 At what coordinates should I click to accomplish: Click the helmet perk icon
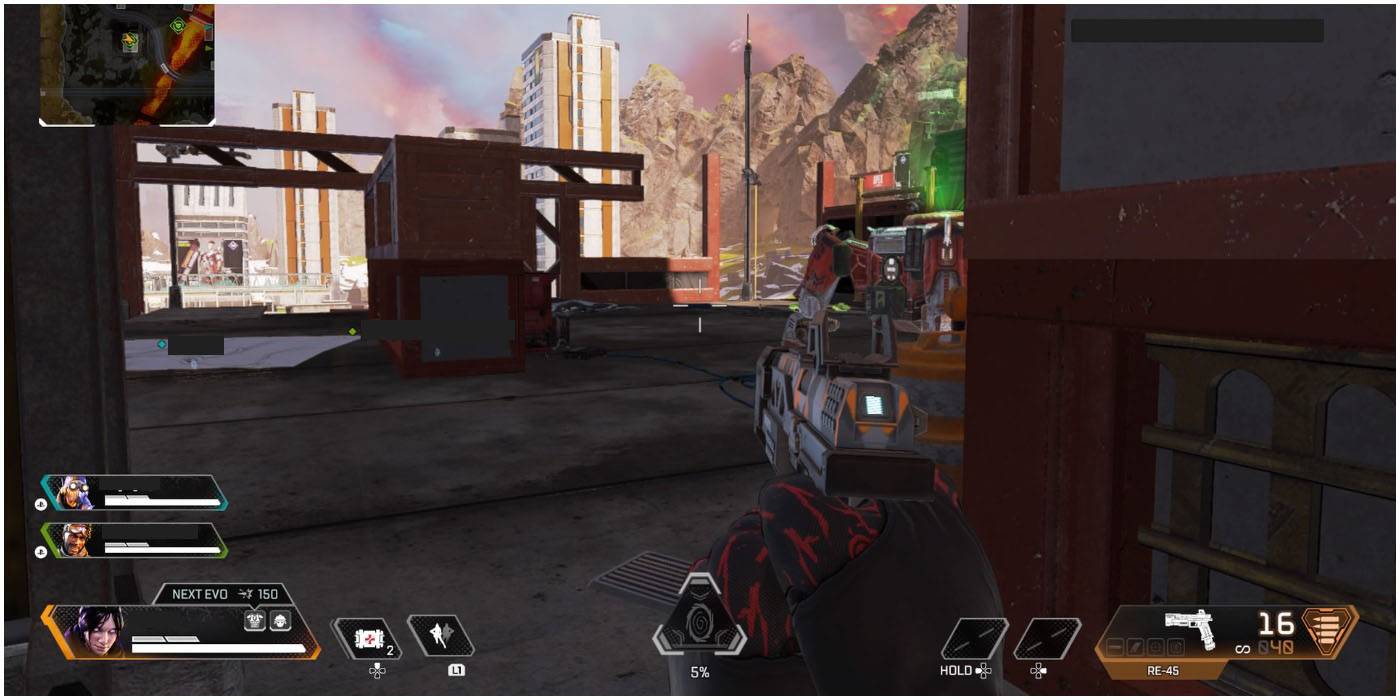tap(281, 621)
